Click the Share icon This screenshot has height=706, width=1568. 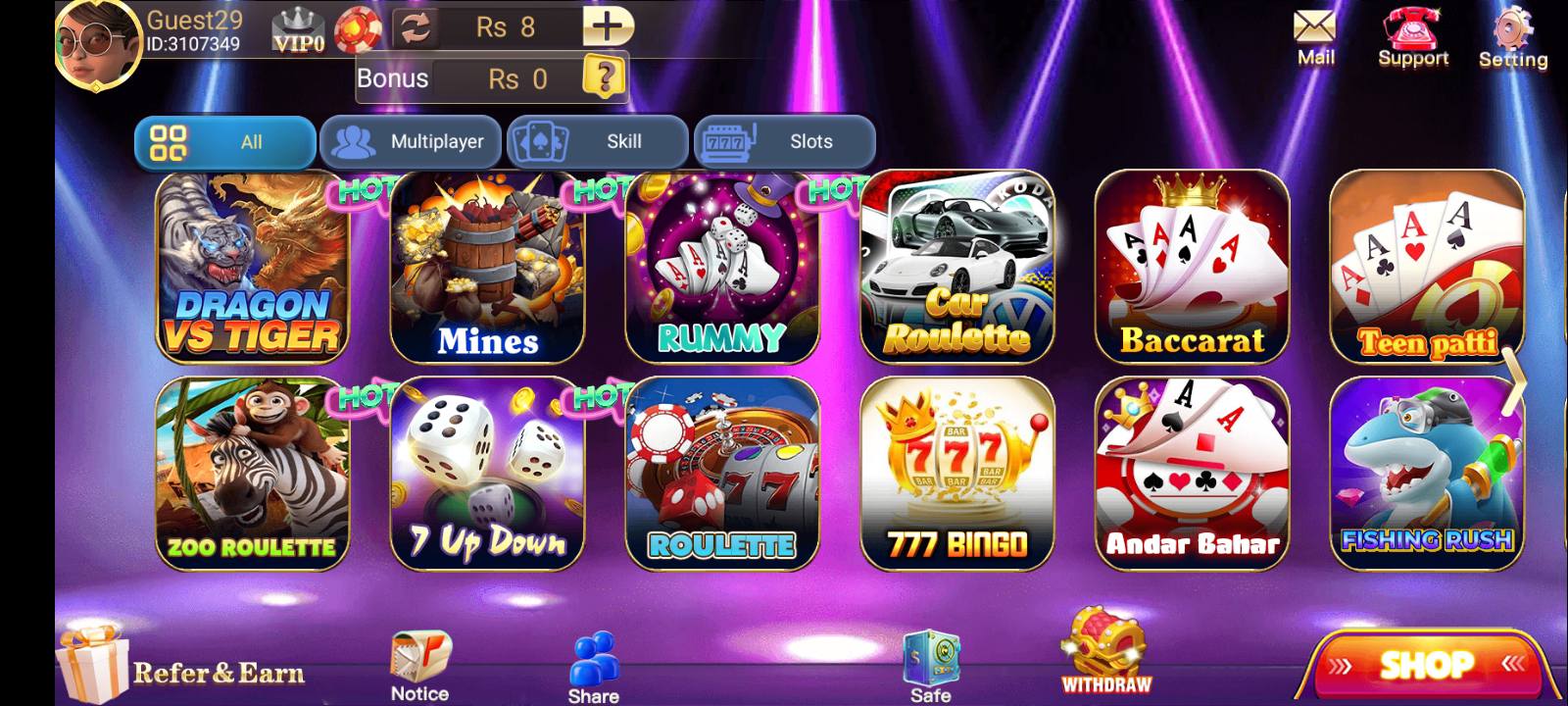[592, 657]
